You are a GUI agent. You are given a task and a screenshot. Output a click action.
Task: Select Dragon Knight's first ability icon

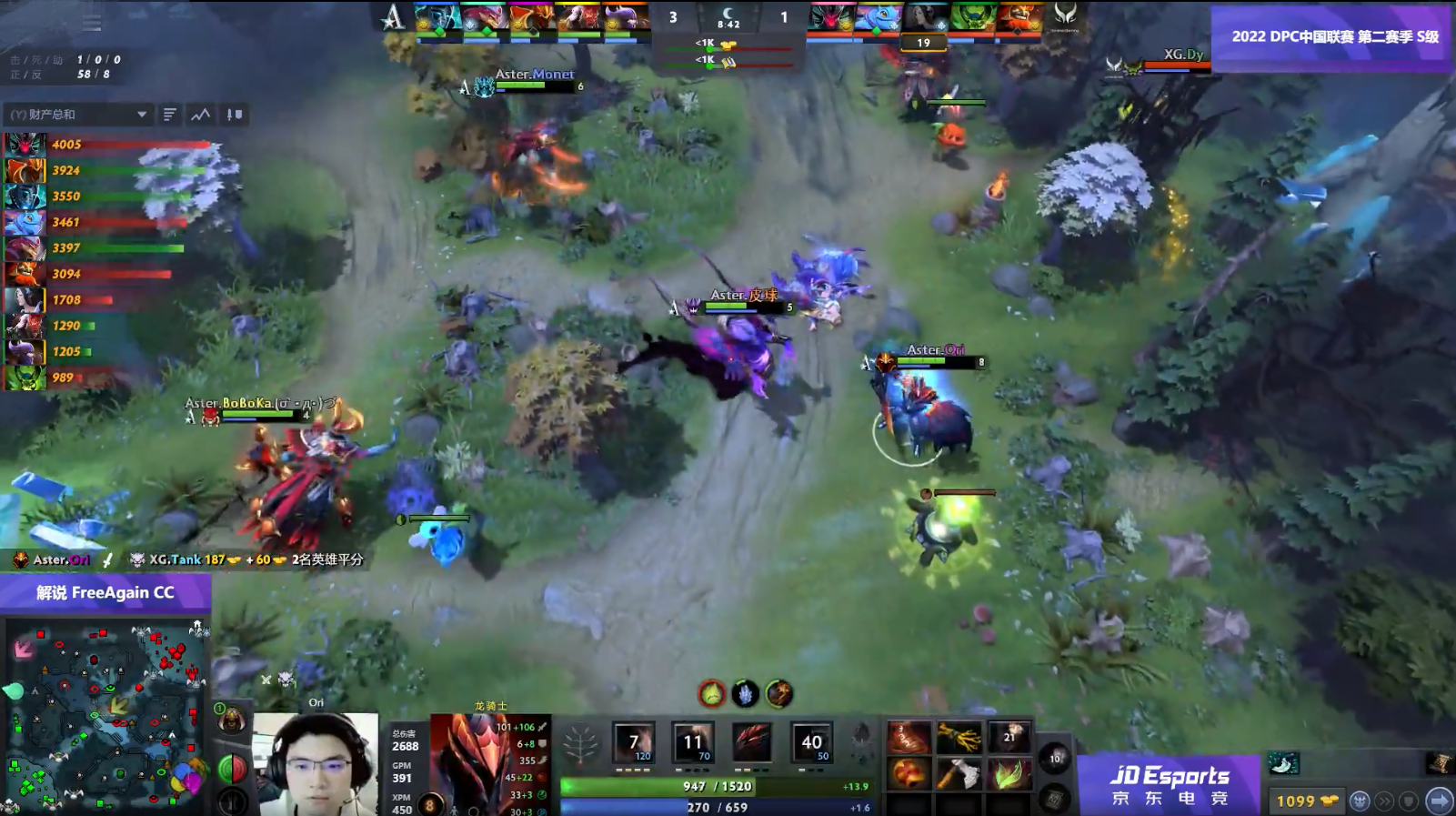633,742
